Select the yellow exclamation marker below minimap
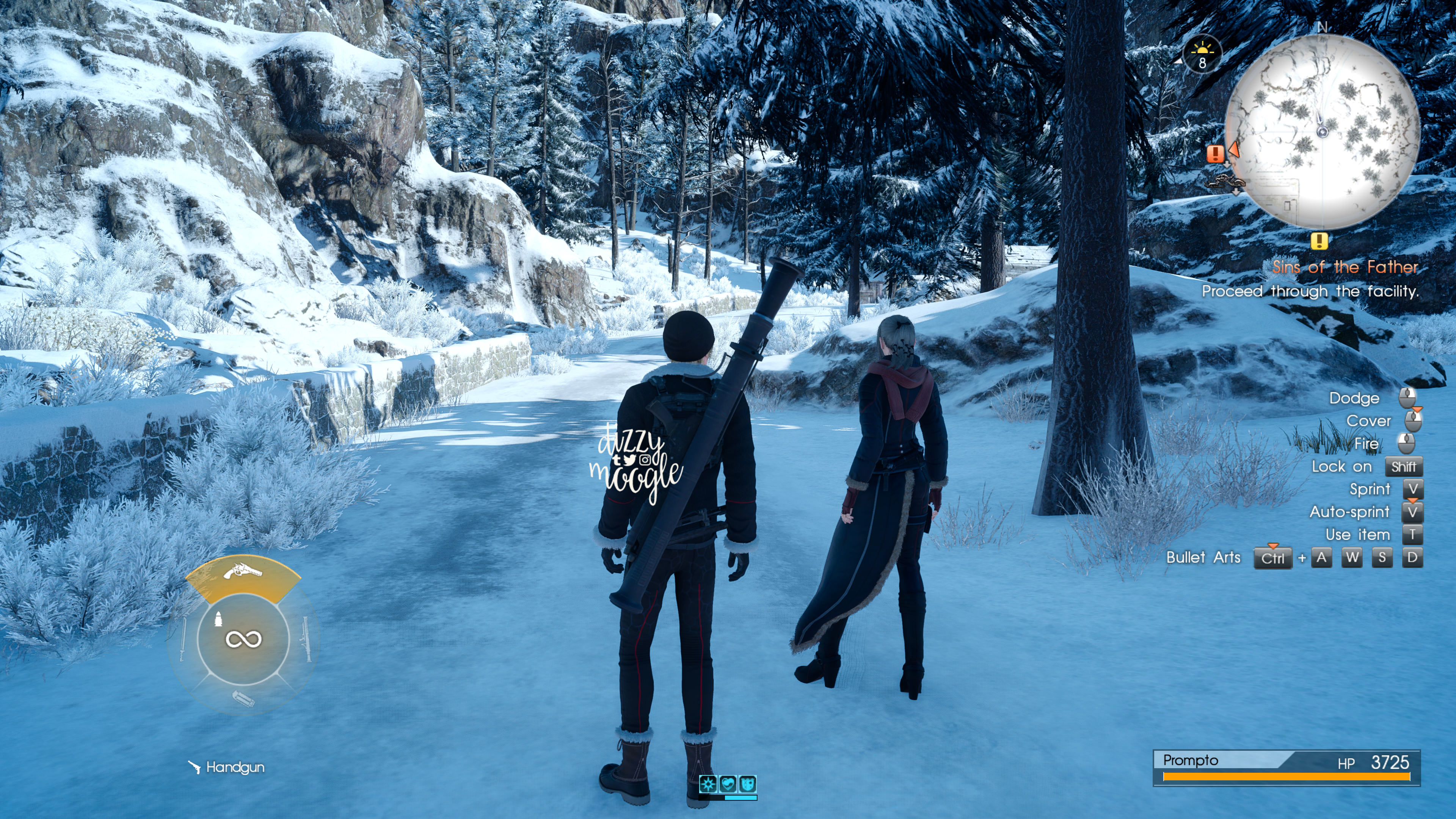 point(1319,242)
